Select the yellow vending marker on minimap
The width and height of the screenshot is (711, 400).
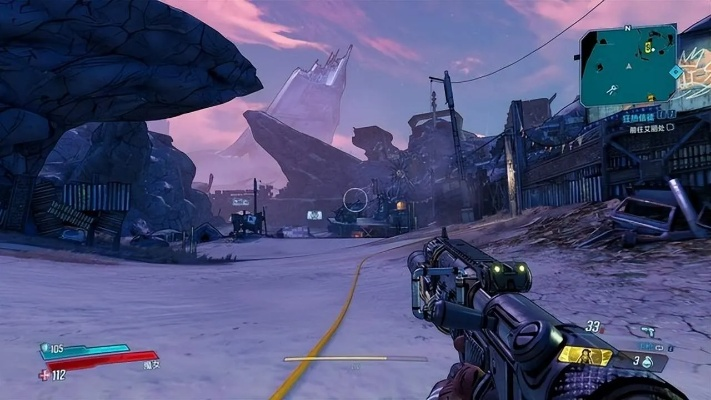[650, 46]
